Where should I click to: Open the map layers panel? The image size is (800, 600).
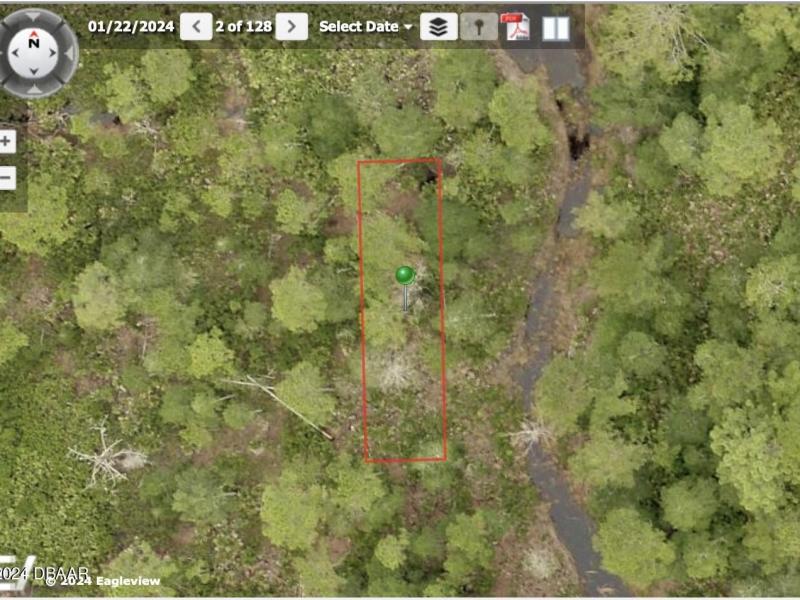tap(438, 27)
